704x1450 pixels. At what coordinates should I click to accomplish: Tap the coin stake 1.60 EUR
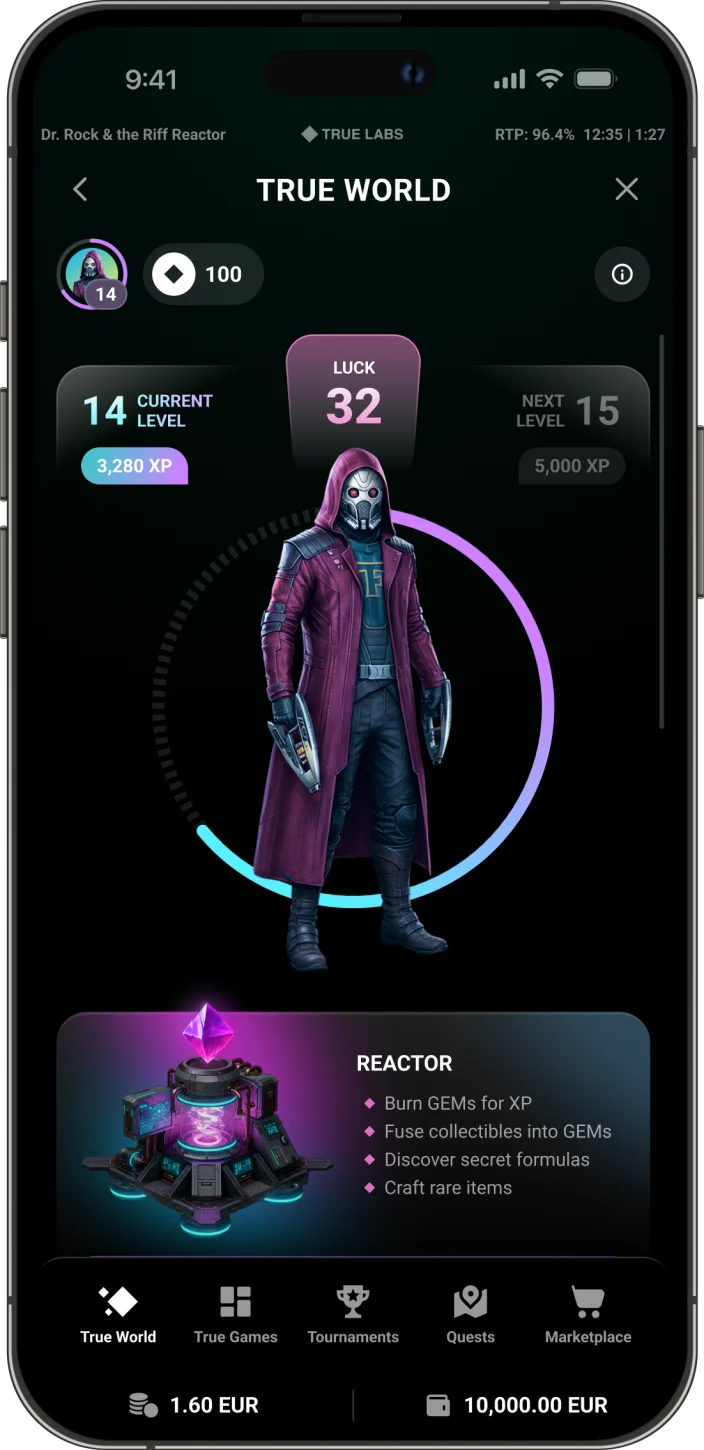[195, 1405]
